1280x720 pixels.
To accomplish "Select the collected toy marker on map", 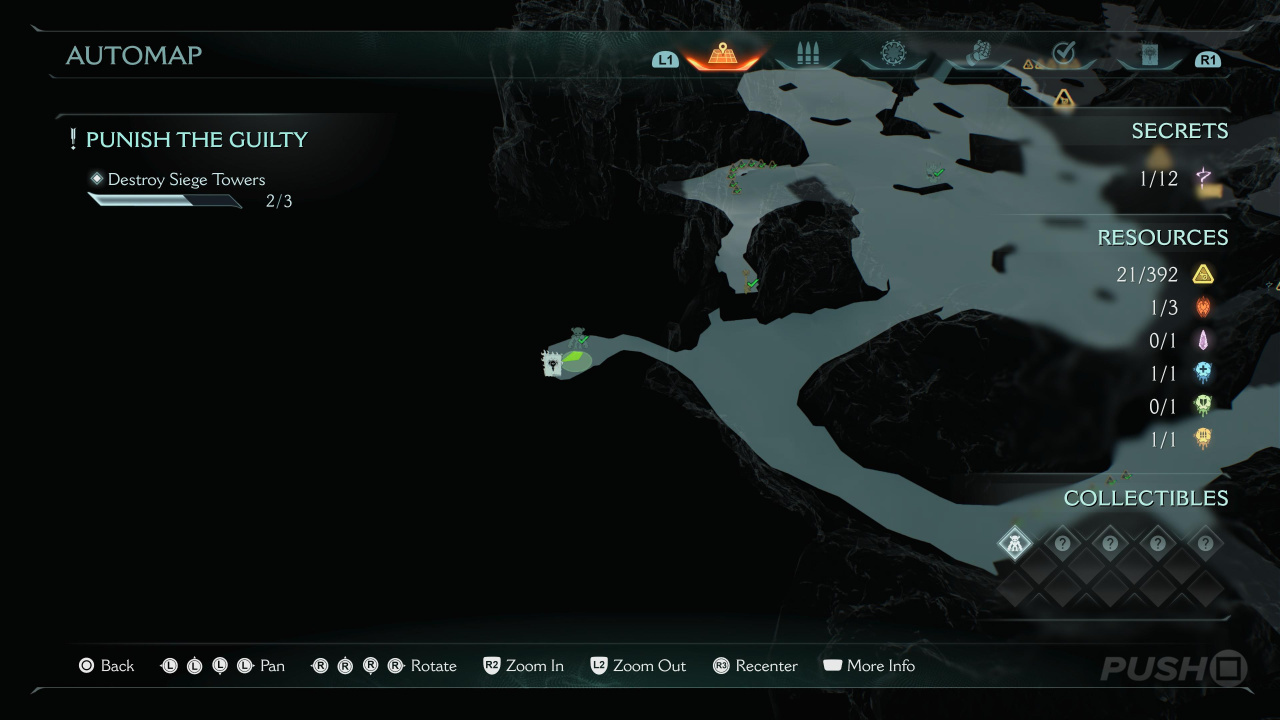I will (x=578, y=336).
